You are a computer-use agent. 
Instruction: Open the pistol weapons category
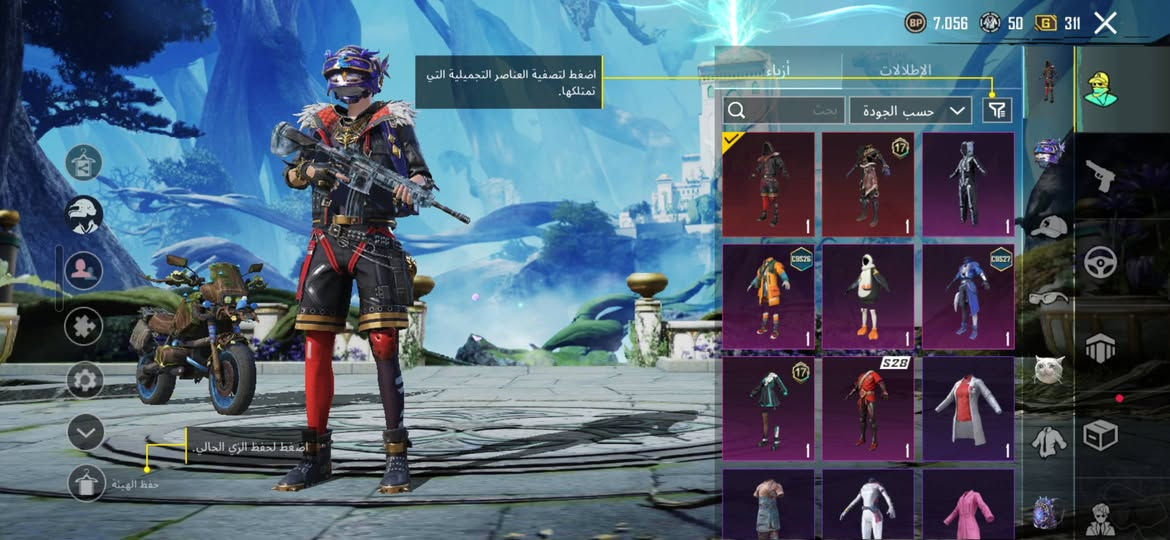pos(1100,177)
